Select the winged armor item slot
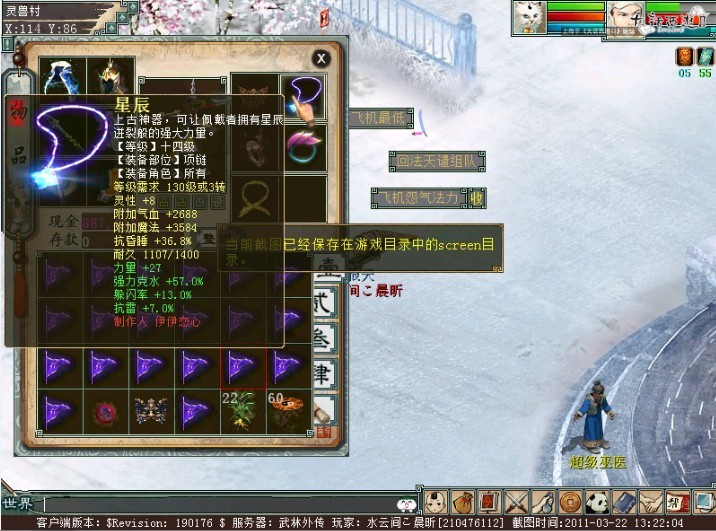Image resolution: width=716 pixels, height=531 pixels. pos(150,411)
